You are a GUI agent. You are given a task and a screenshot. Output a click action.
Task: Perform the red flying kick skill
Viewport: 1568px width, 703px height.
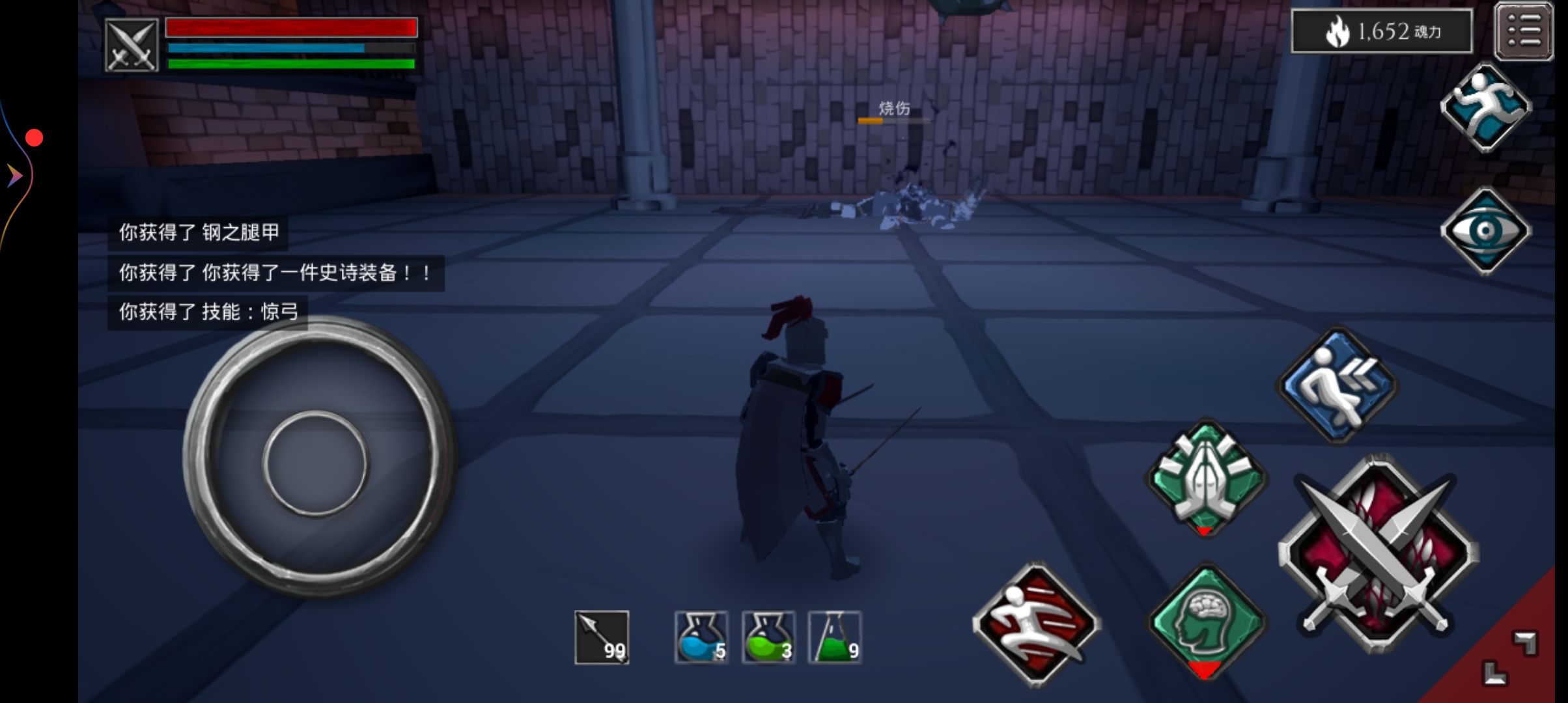tap(1035, 624)
